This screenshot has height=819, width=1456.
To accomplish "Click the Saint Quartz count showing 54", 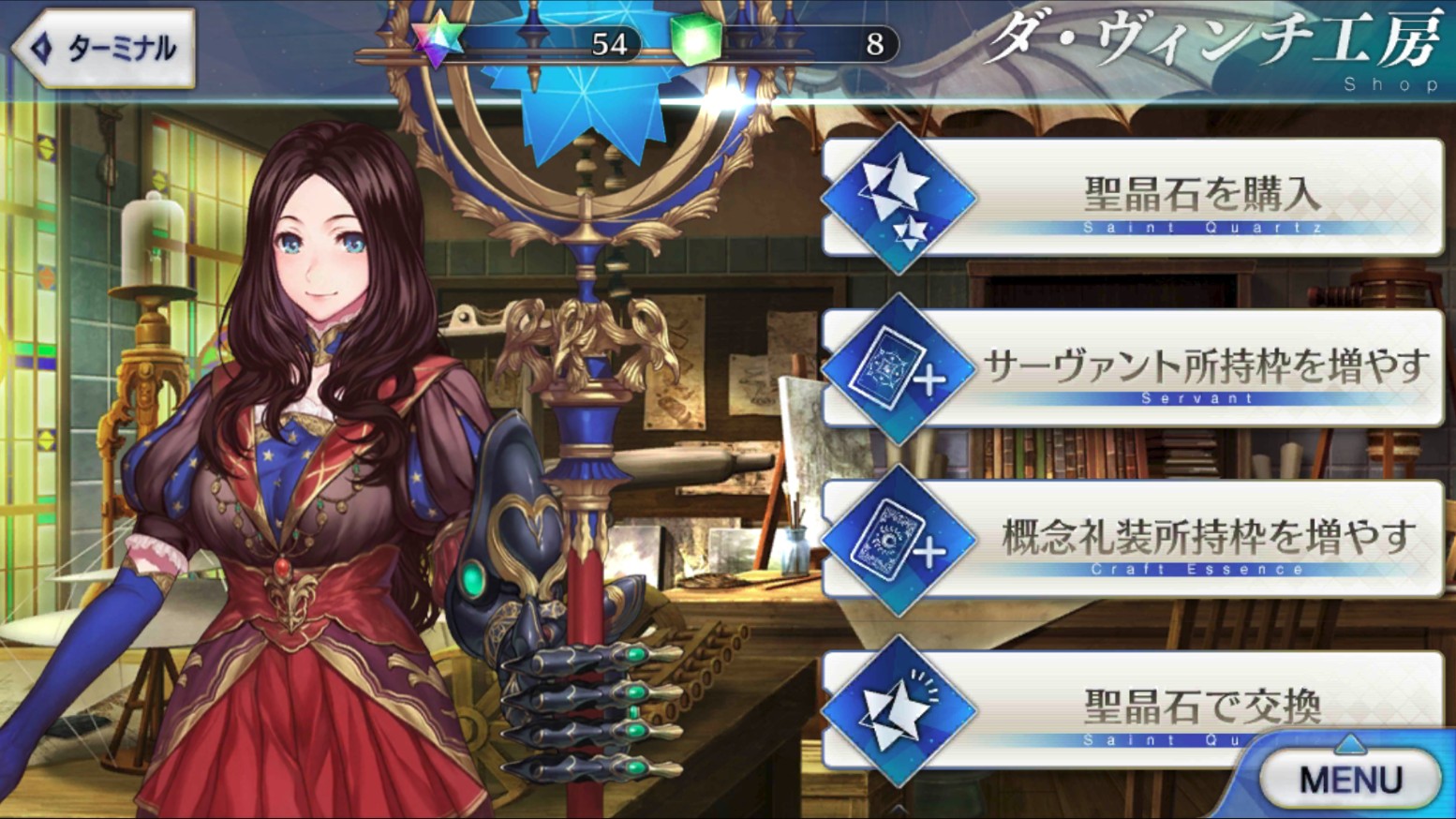I will pos(609,44).
